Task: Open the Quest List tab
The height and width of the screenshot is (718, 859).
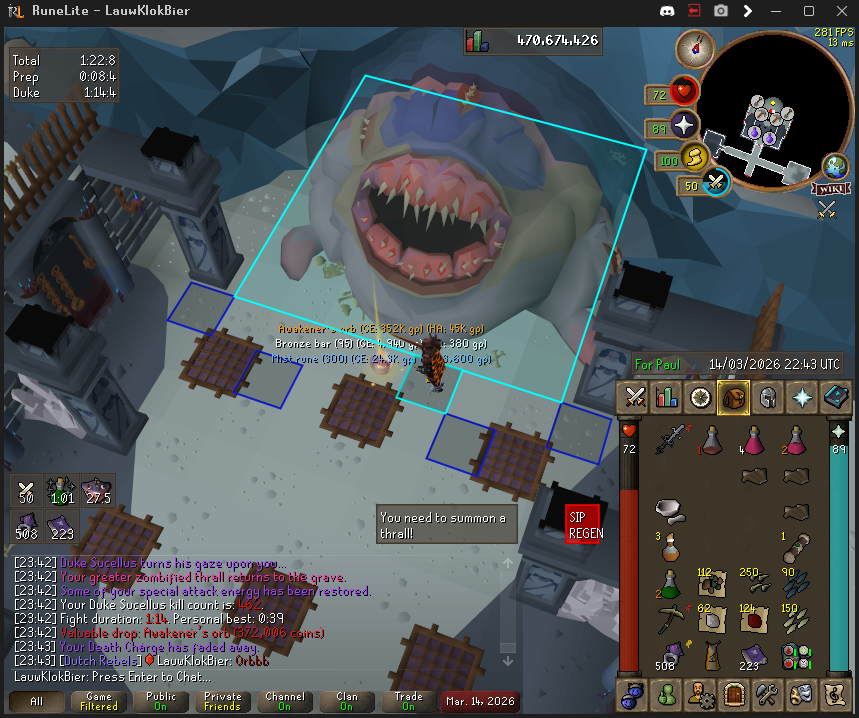Action: (700, 397)
